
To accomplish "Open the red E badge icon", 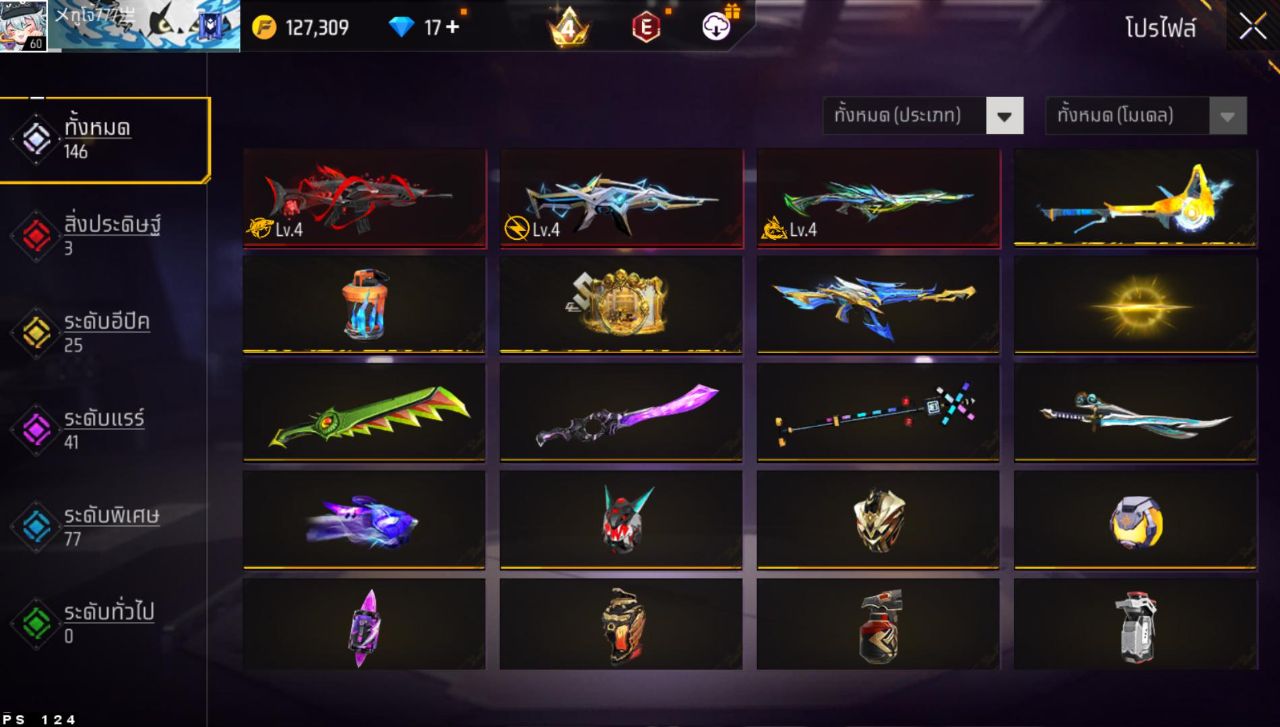I will click(645, 27).
